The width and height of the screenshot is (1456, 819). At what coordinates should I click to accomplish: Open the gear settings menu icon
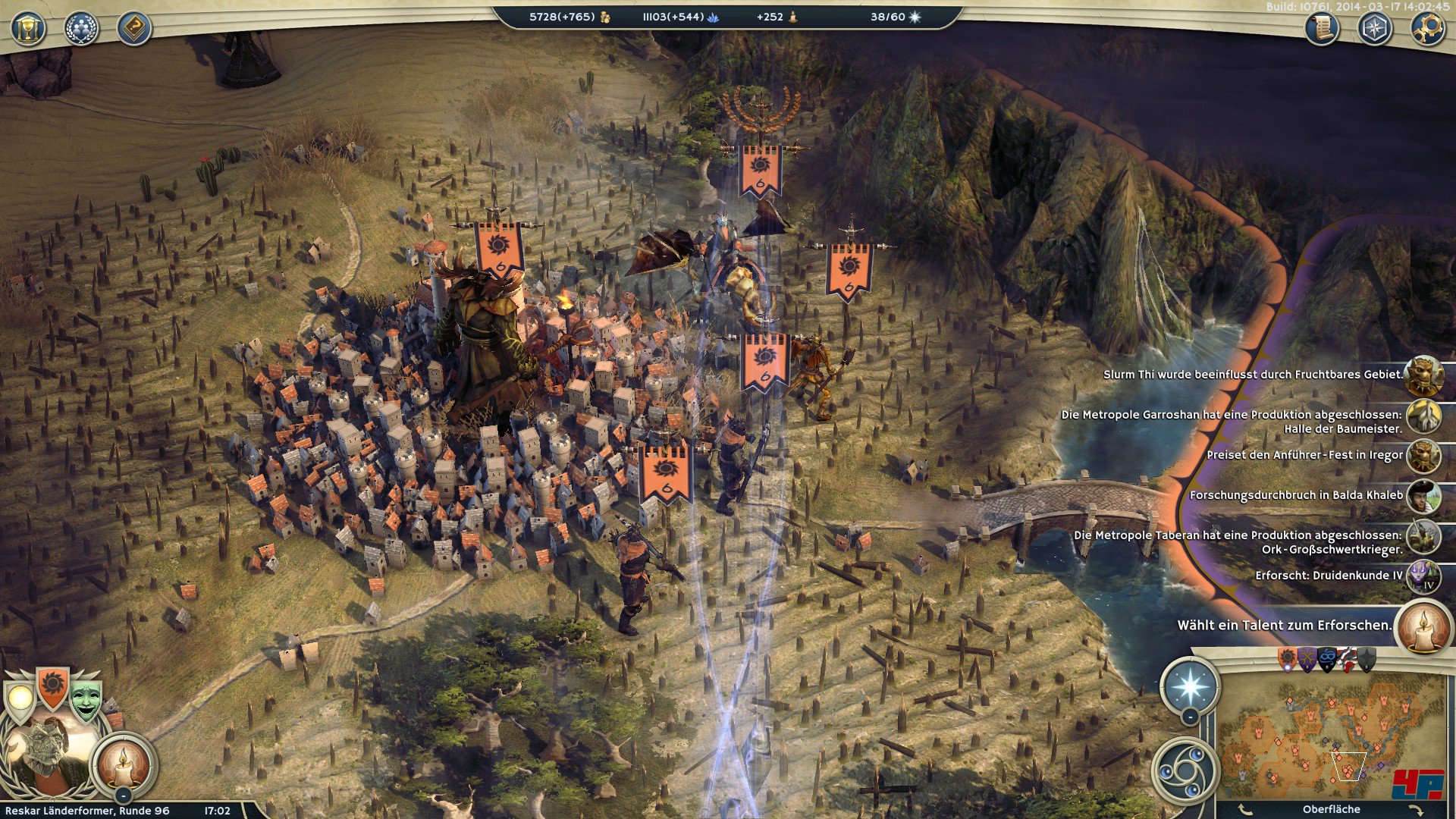pyautogui.click(x=1428, y=29)
